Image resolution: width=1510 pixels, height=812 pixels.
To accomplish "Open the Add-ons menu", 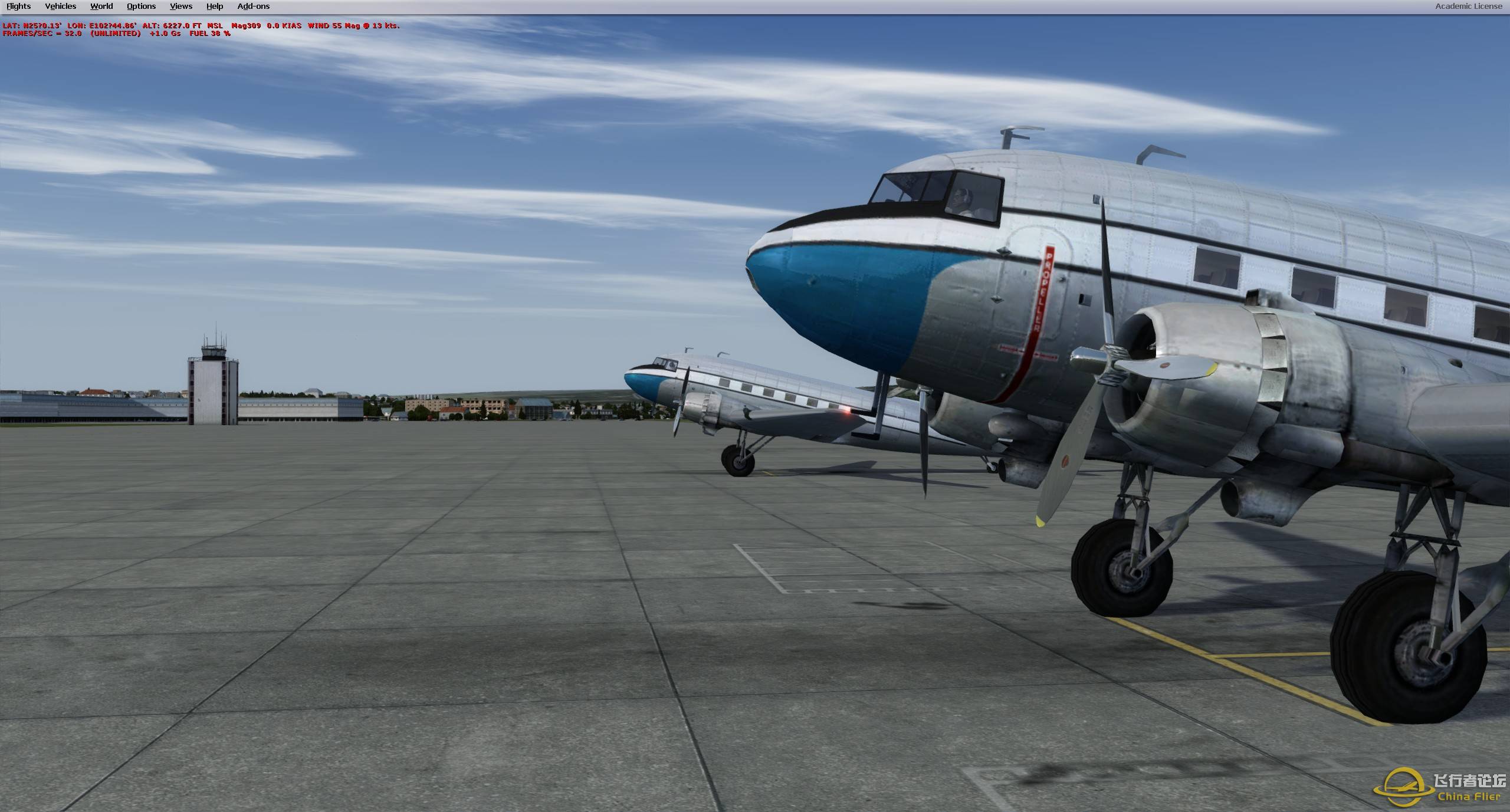I will (x=252, y=6).
